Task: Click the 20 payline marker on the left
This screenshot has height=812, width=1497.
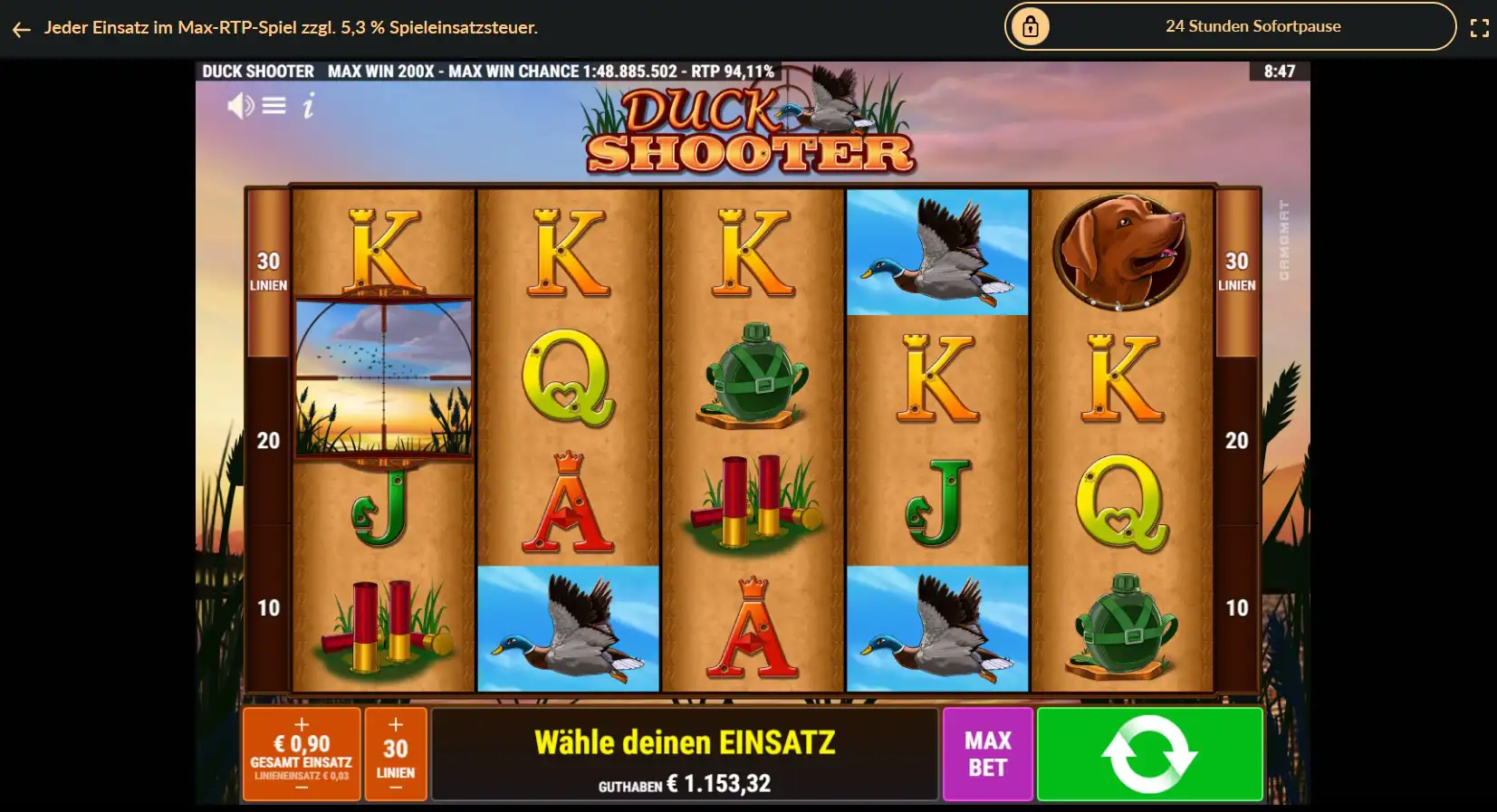Action: click(x=268, y=440)
